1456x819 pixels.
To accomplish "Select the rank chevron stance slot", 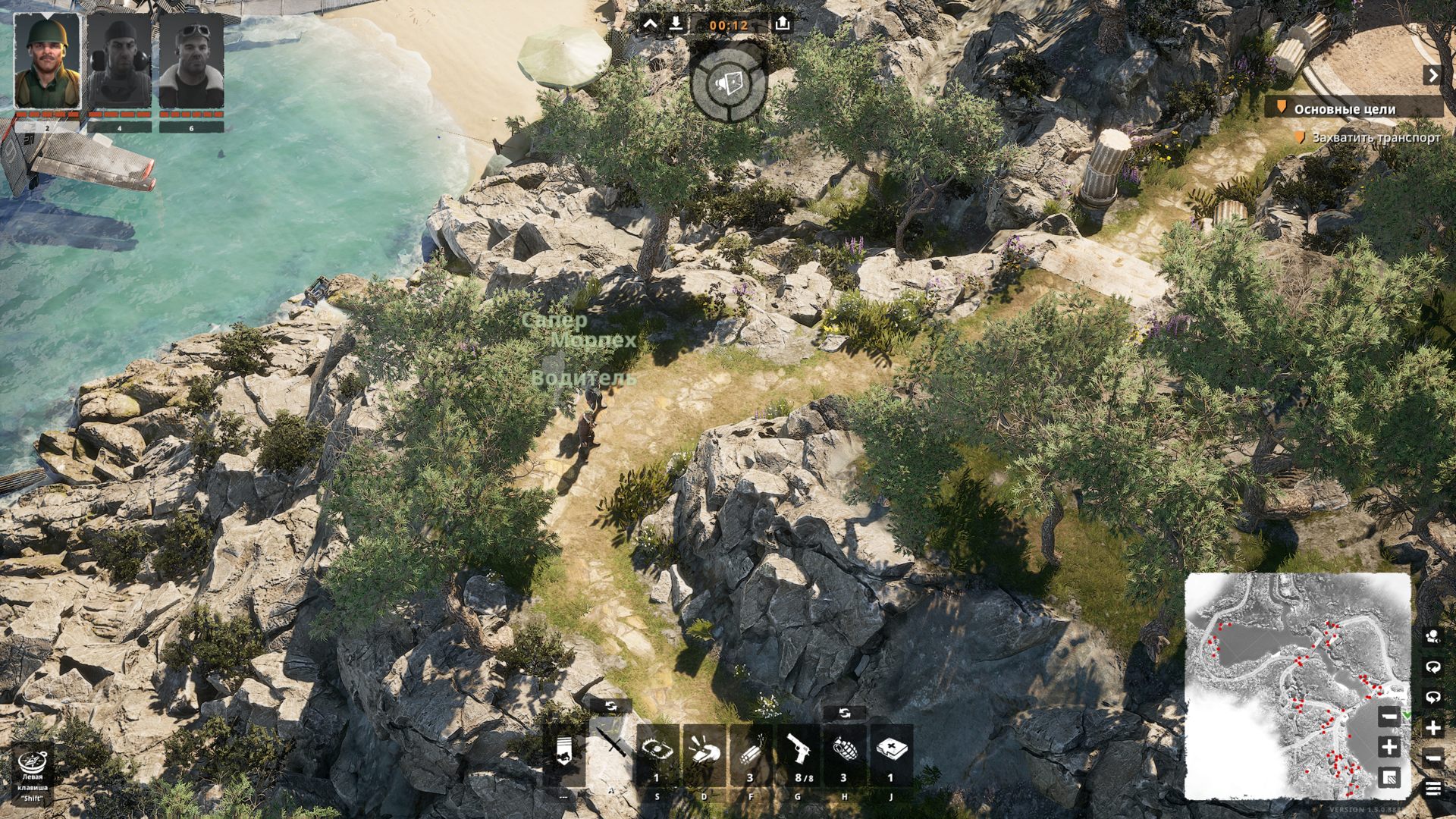I will [563, 753].
